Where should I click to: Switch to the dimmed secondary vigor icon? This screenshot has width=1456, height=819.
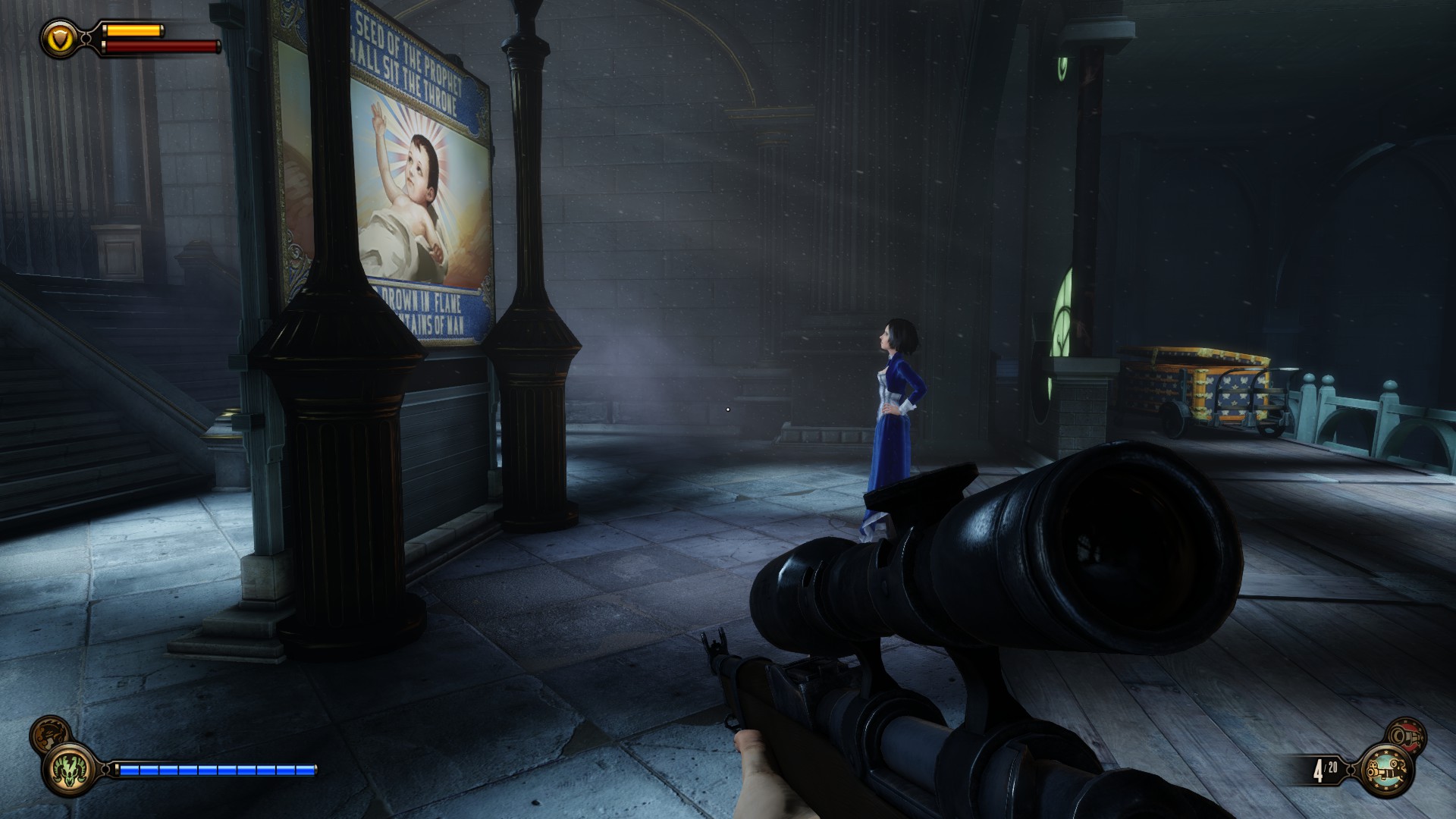(49, 733)
